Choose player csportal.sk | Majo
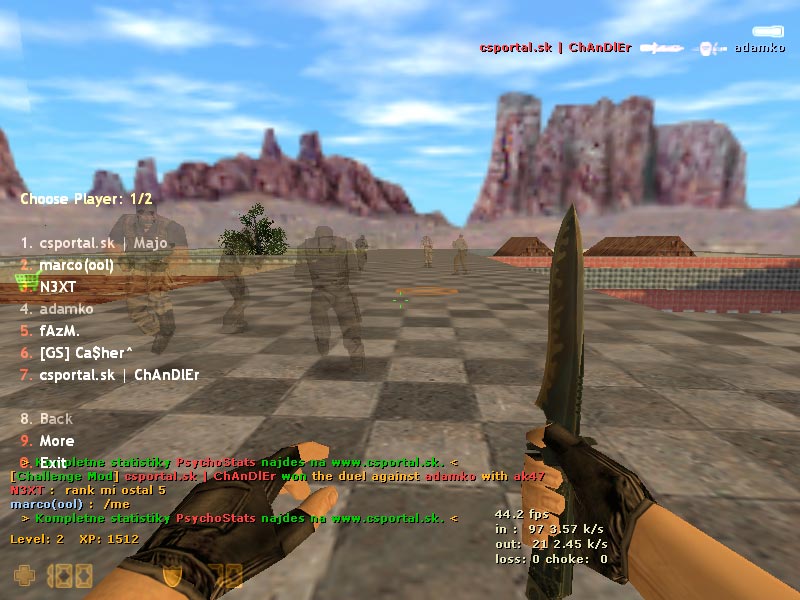Viewport: 800px width, 600px height. [x=100, y=243]
